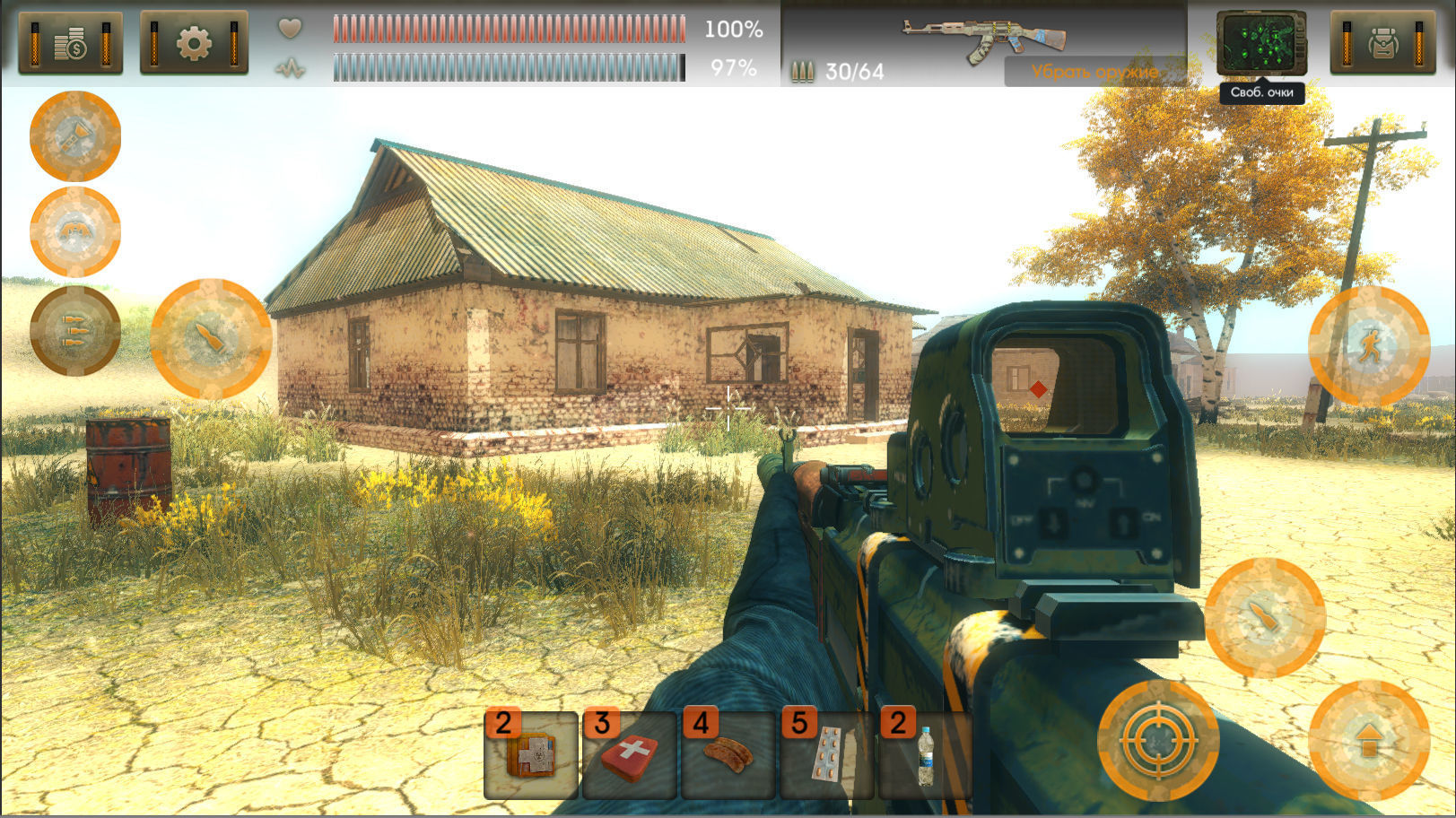Screen dimensions: 1456x818
Task: Activate the binoculars button
Action: (75, 232)
